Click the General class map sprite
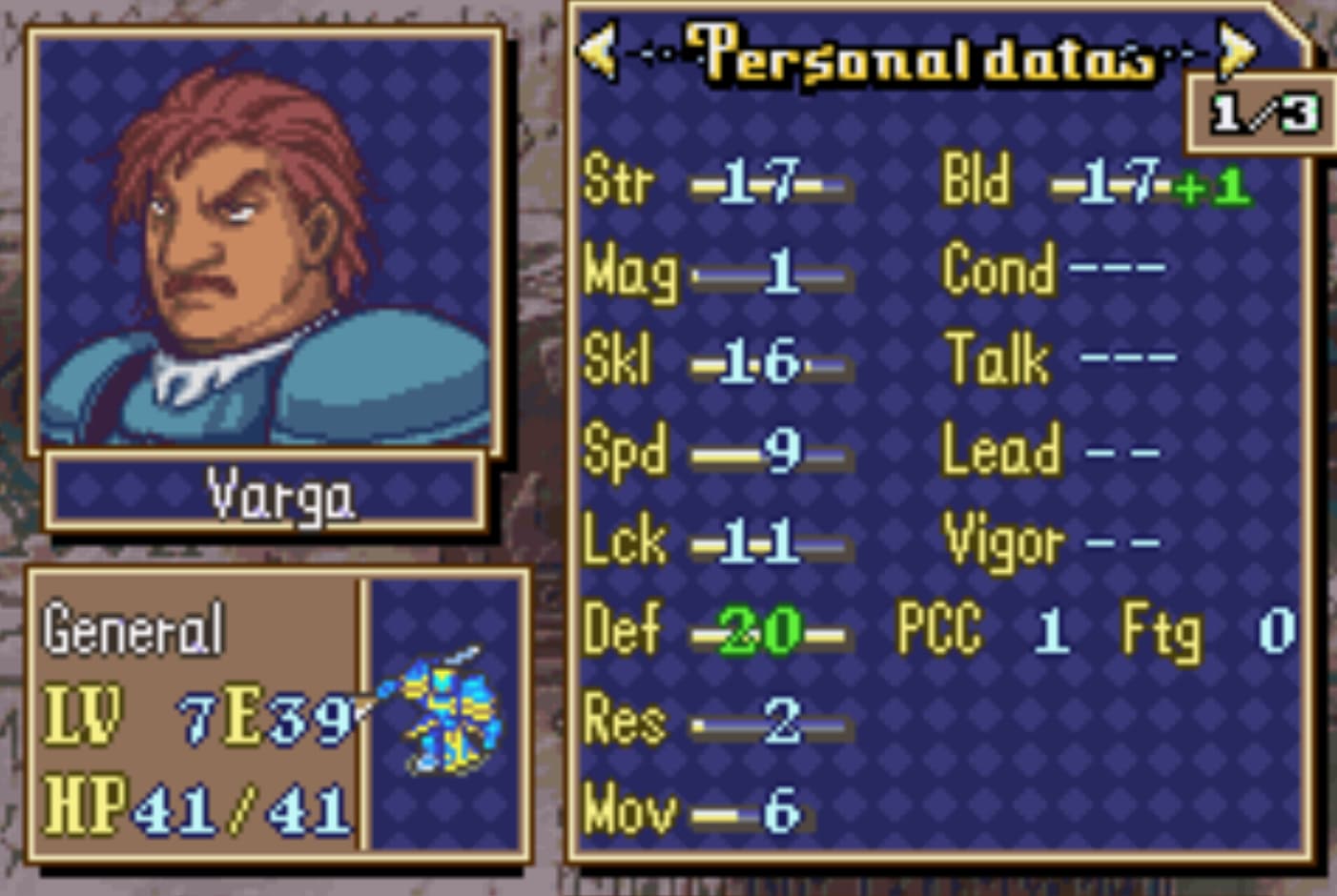The height and width of the screenshot is (896, 1337). (x=444, y=712)
